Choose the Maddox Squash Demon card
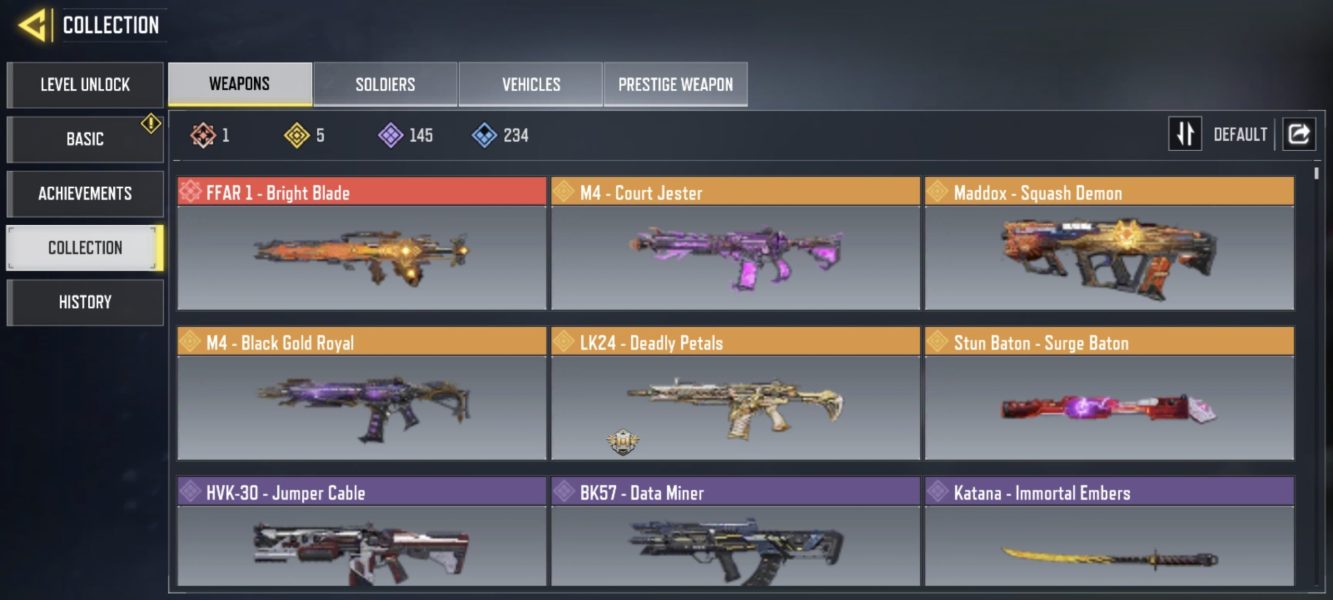 (x=1109, y=245)
